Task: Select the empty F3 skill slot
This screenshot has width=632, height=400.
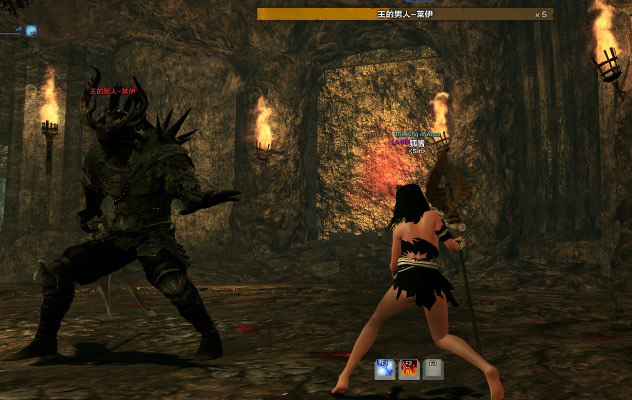Action: coord(432,369)
